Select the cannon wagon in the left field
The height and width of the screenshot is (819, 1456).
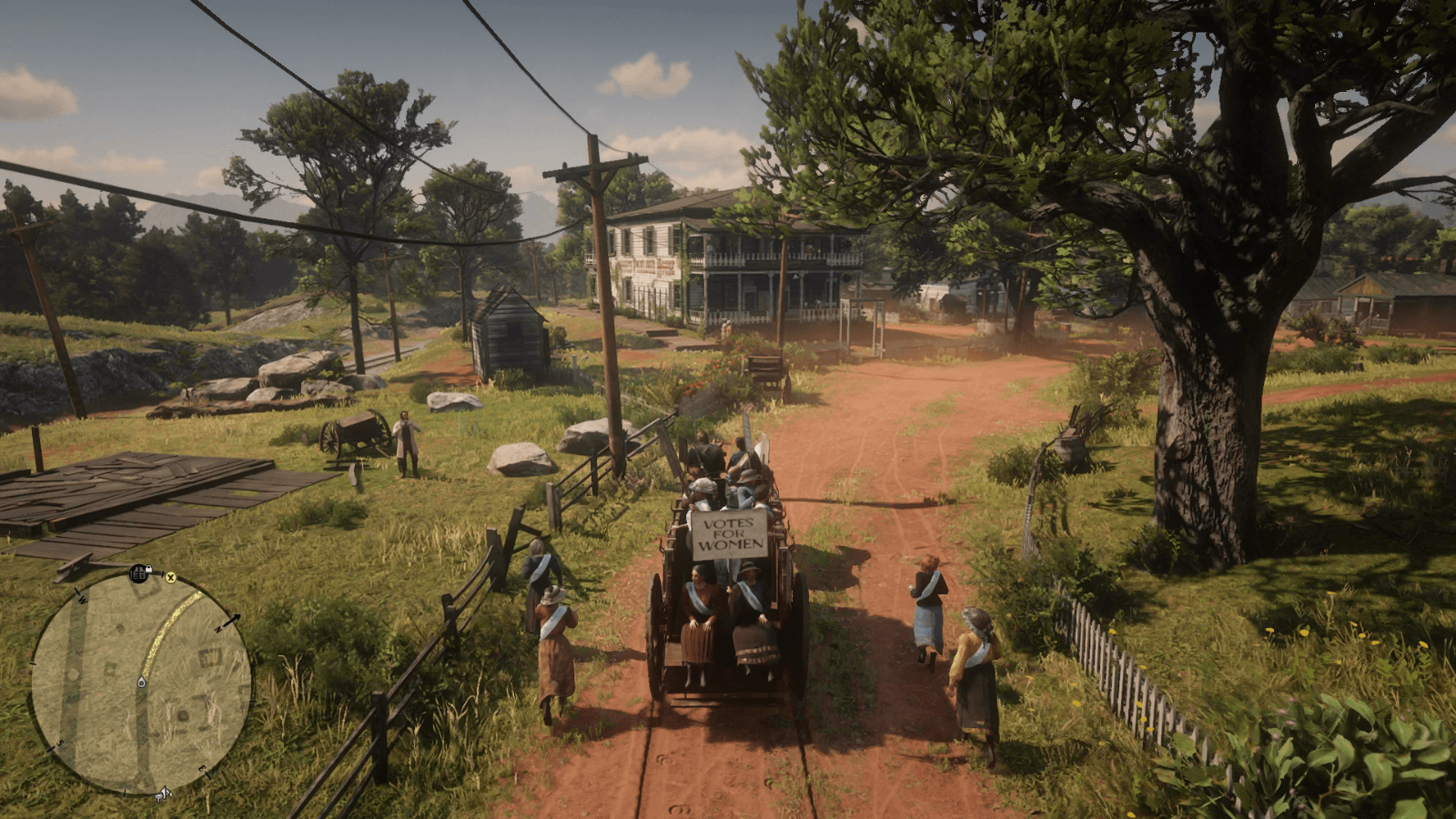[x=355, y=432]
